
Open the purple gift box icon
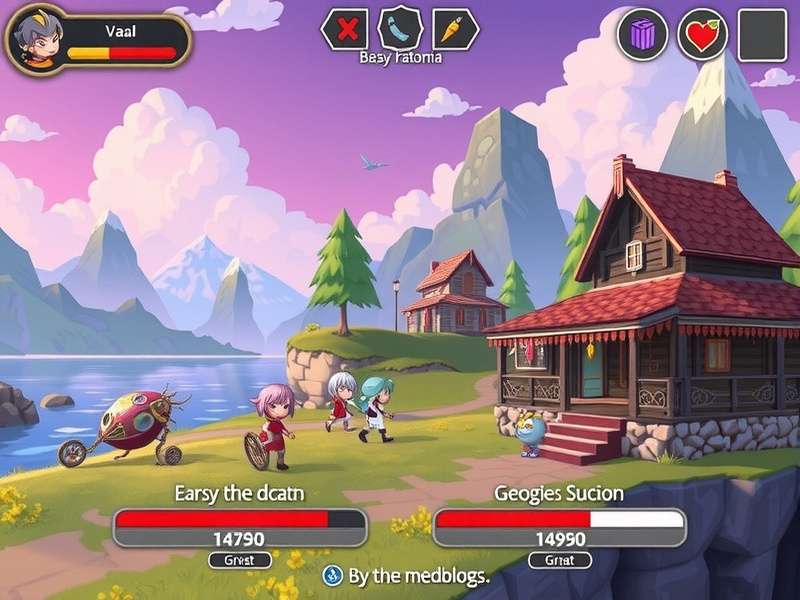643,35
